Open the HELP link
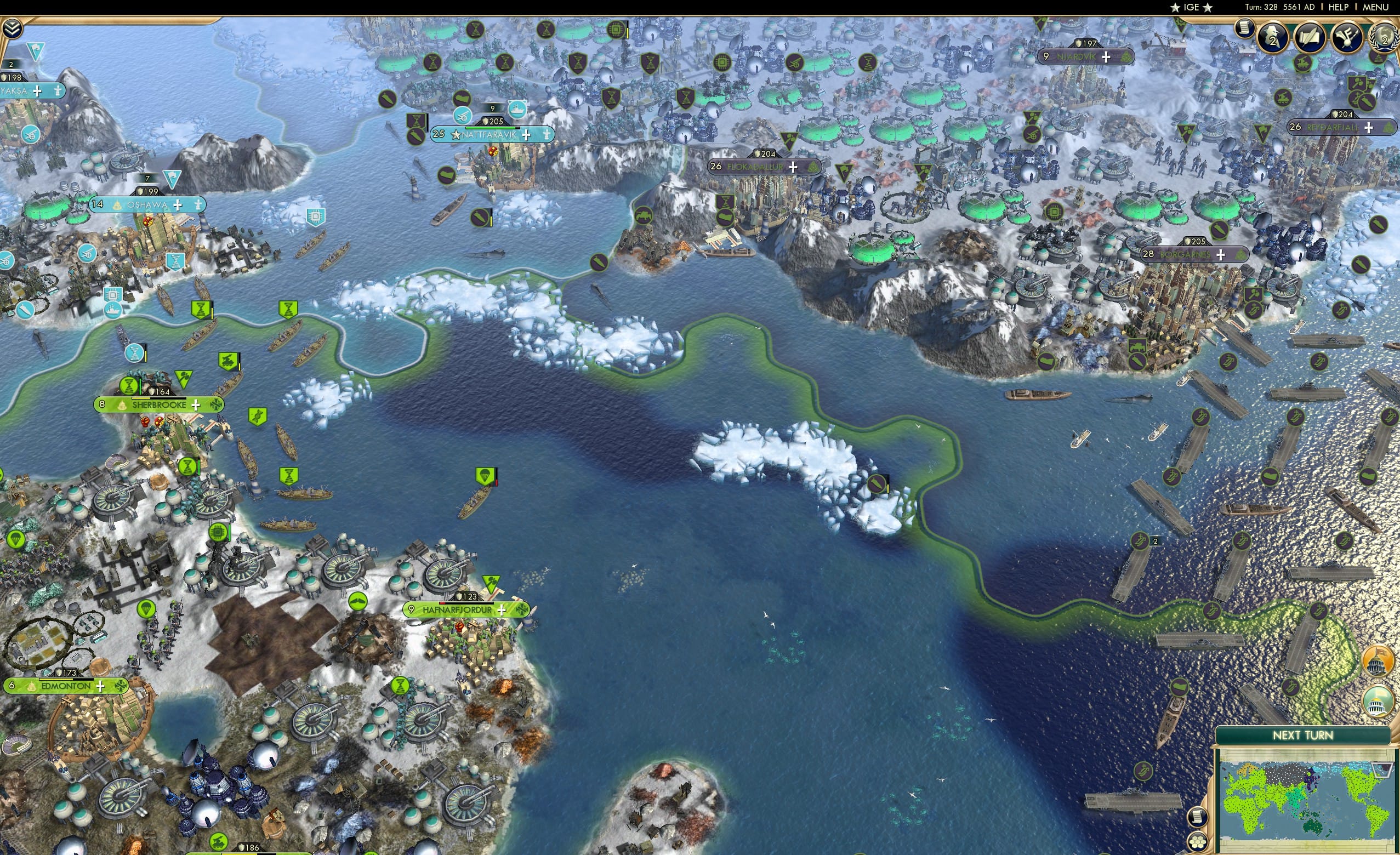This screenshot has width=1400, height=855. click(x=1339, y=7)
